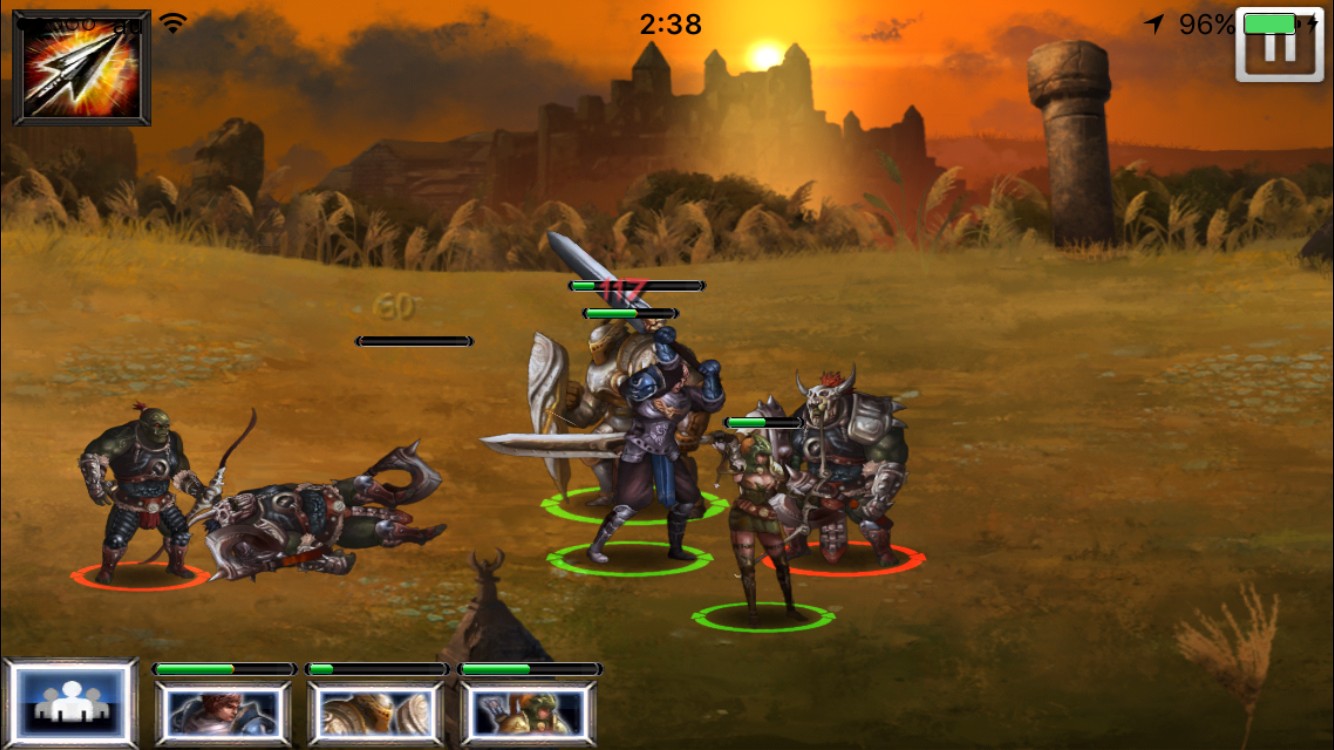
Task: Activate the arrow volley skill icon
Action: (x=81, y=68)
